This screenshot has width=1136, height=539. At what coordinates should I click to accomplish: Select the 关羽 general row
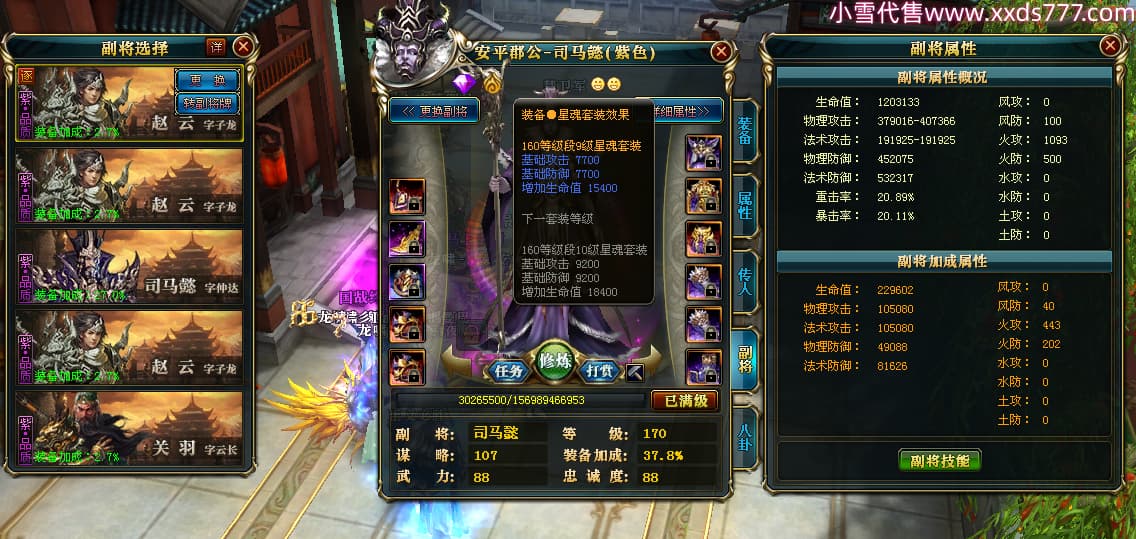pos(129,428)
